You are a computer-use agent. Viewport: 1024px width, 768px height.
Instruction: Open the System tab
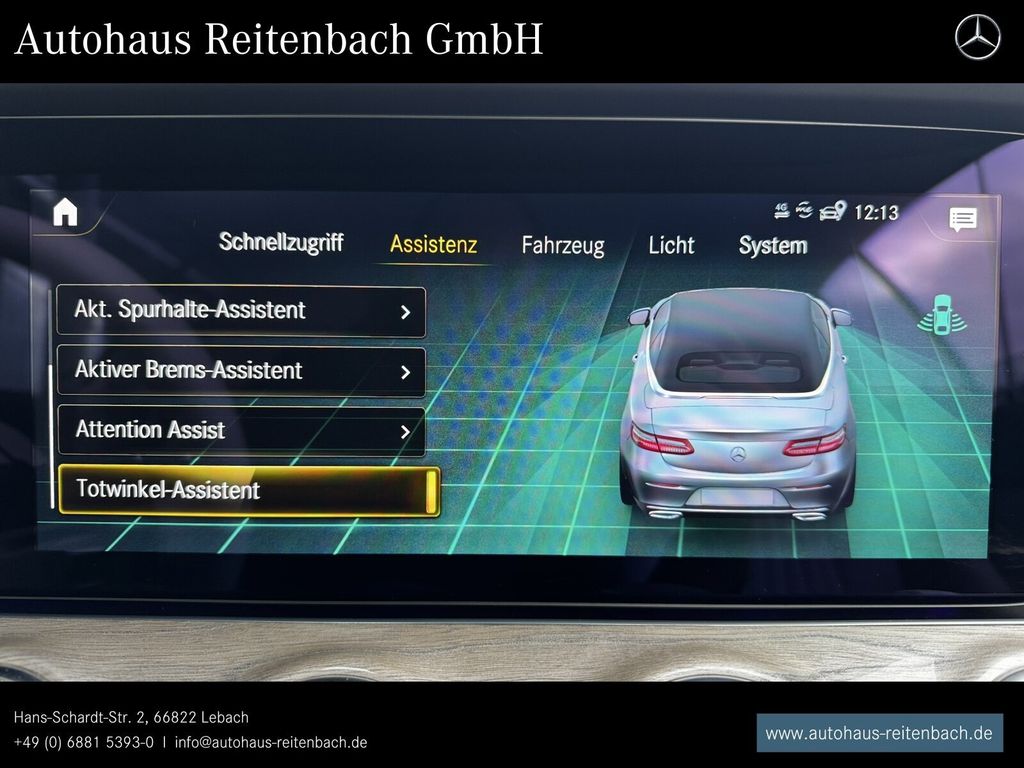click(x=772, y=246)
